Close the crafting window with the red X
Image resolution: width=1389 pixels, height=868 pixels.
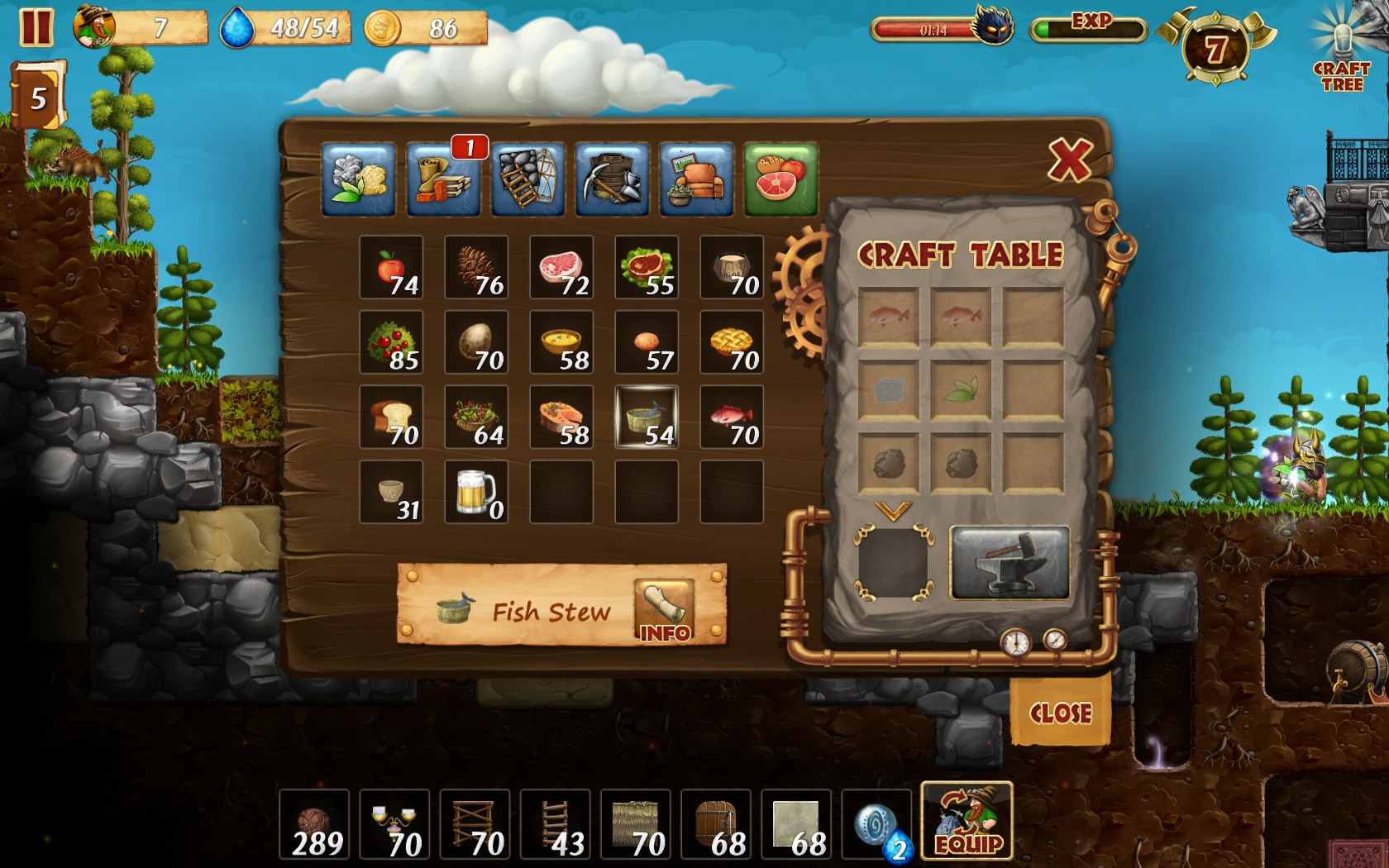(x=1070, y=160)
